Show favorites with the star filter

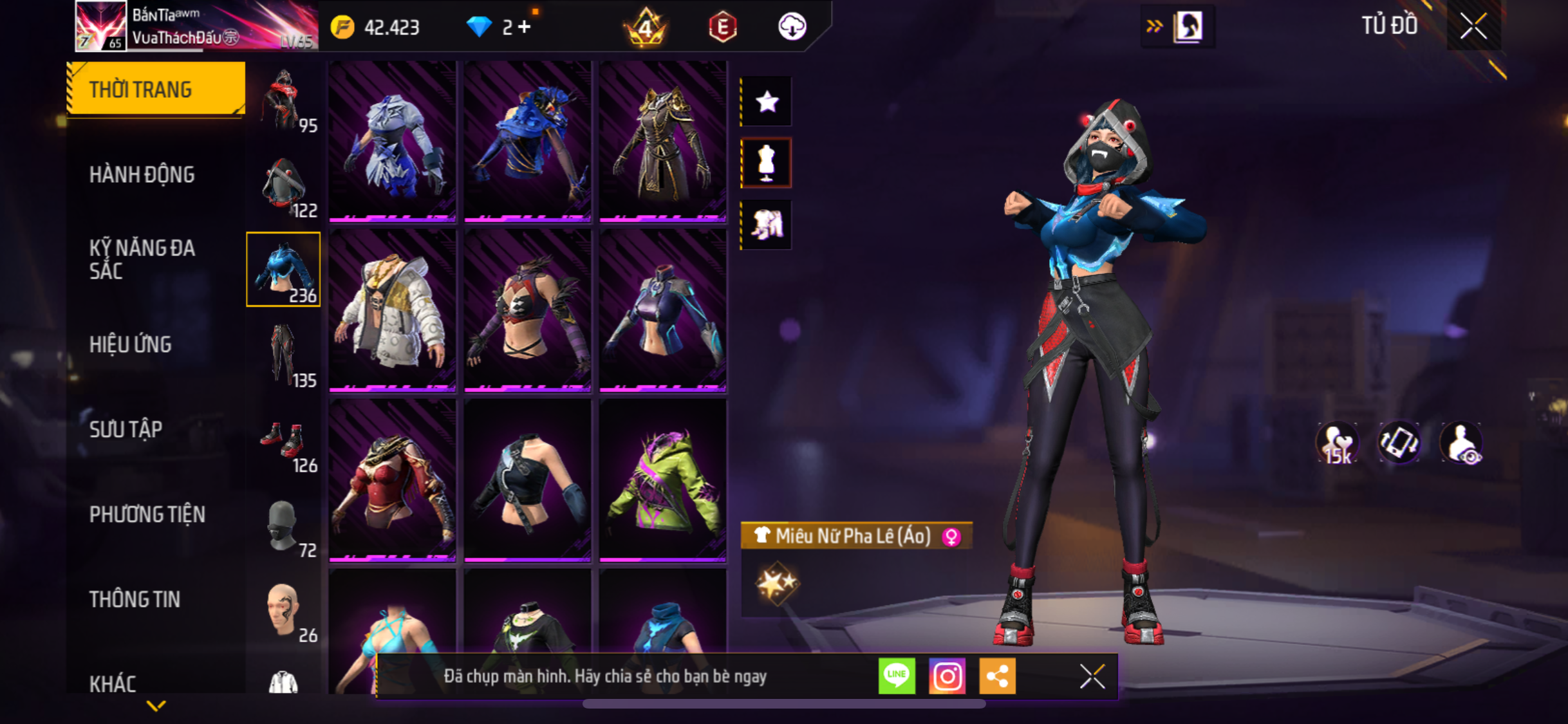tap(767, 102)
